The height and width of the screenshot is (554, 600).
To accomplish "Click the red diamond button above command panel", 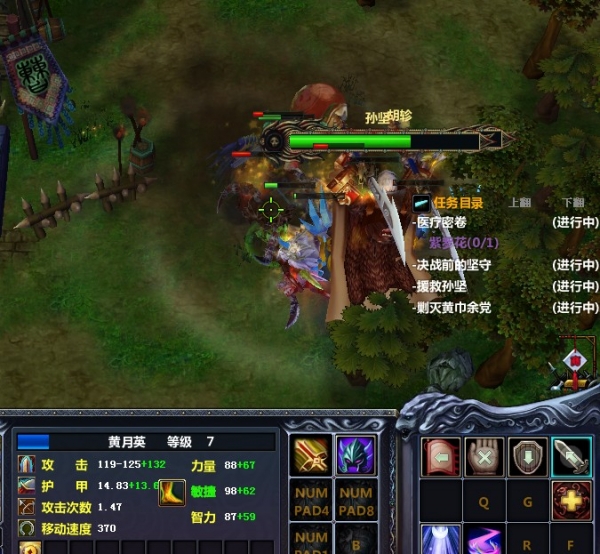I will coord(574,361).
